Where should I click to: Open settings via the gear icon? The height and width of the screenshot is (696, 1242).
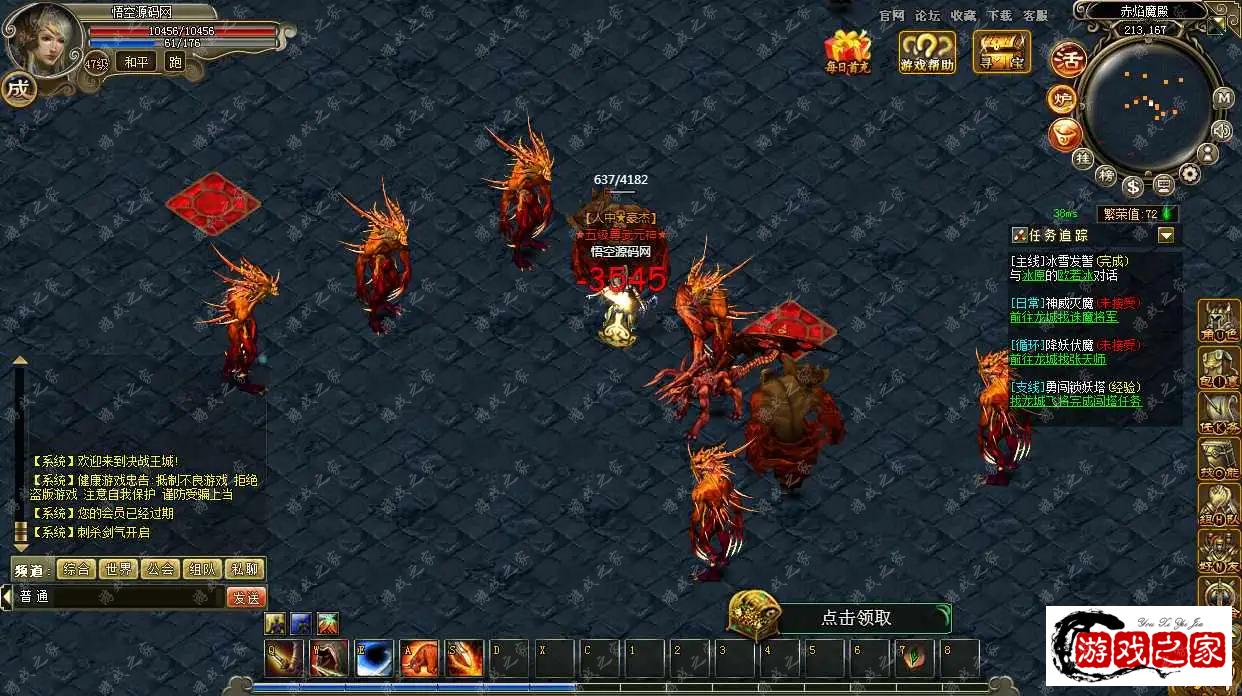click(x=1190, y=174)
